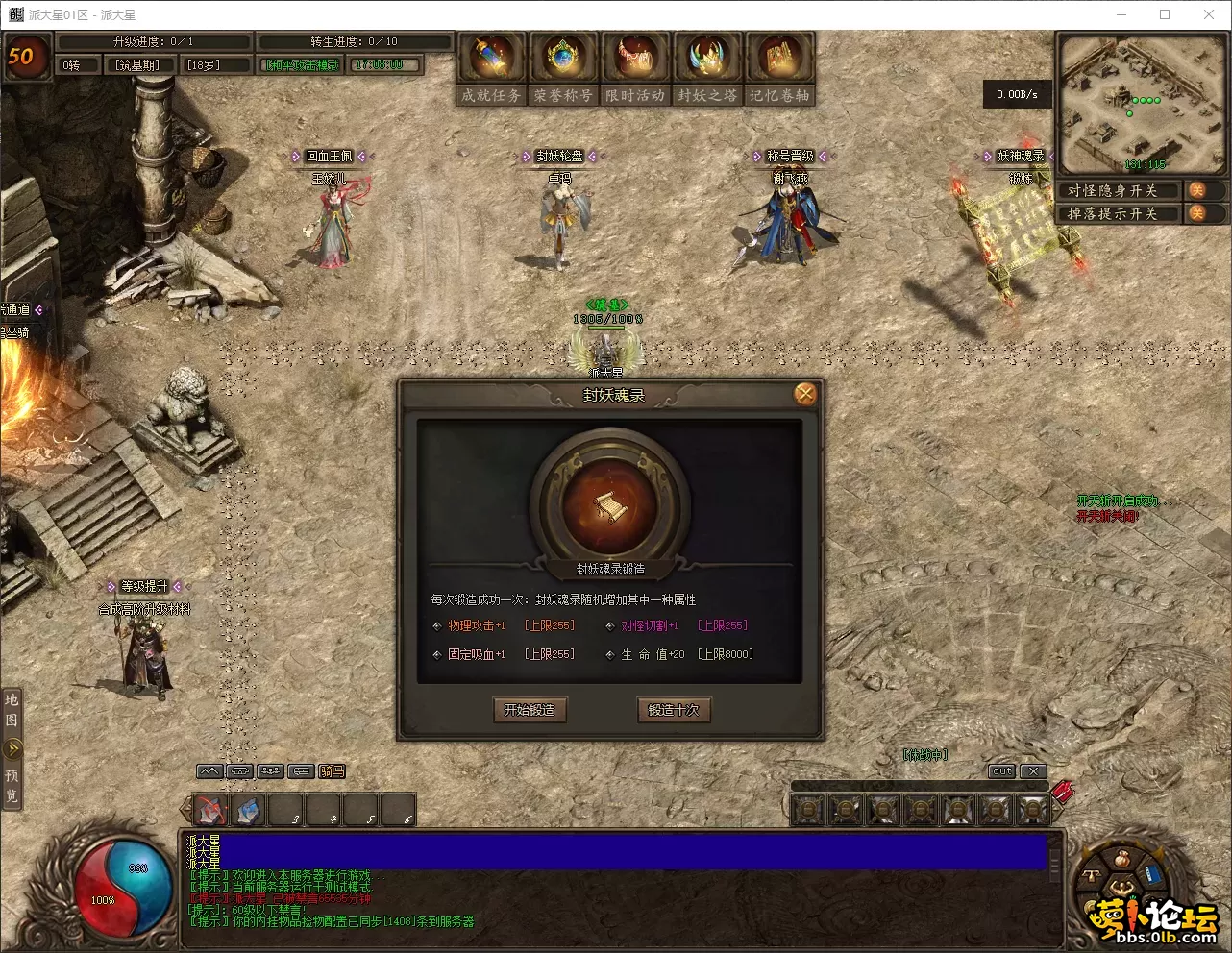This screenshot has height=953, width=1232.
Task: Maximize the game window
Action: coord(1165,14)
